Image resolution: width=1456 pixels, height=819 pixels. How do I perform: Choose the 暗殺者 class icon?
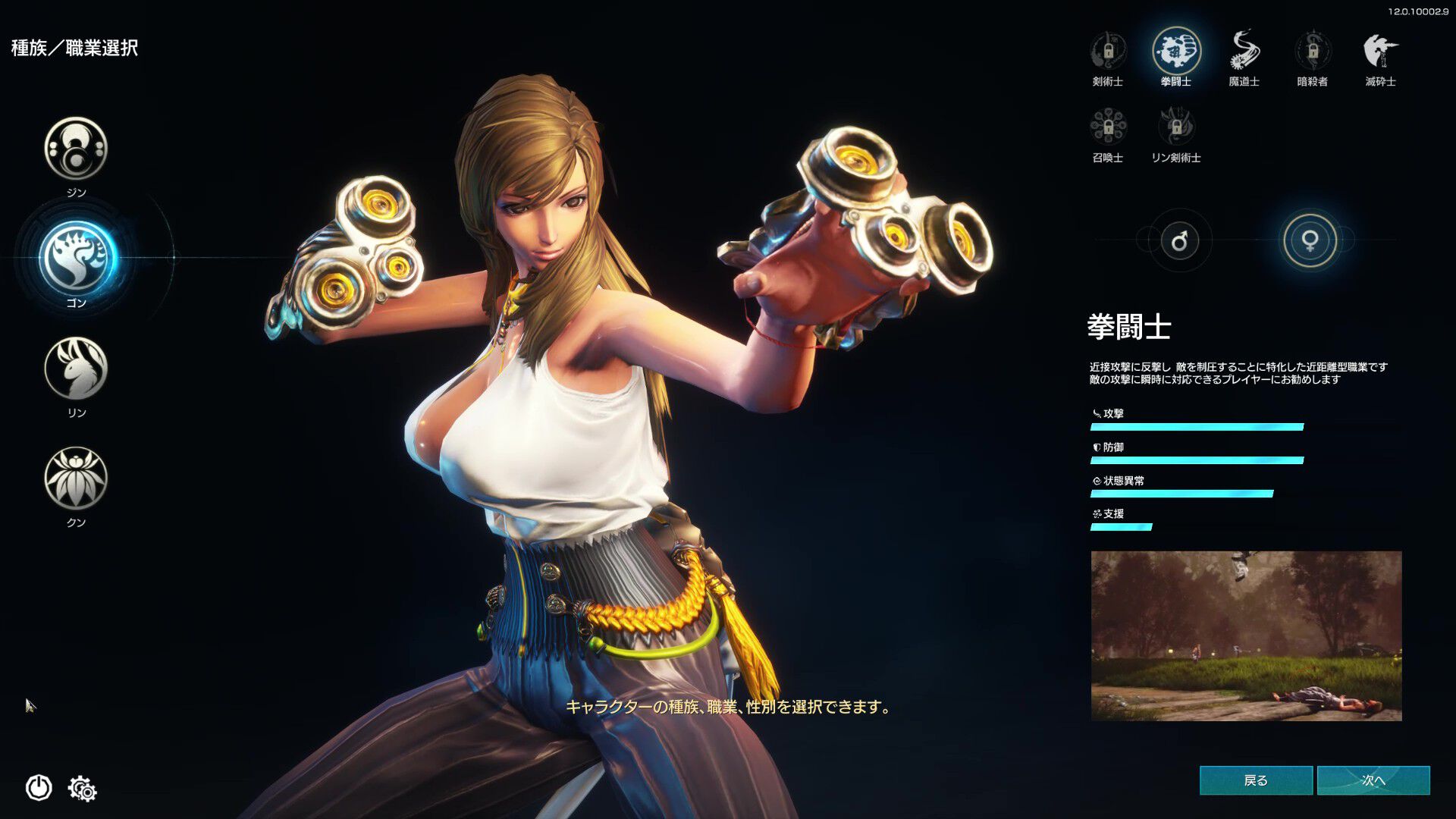[x=1313, y=52]
